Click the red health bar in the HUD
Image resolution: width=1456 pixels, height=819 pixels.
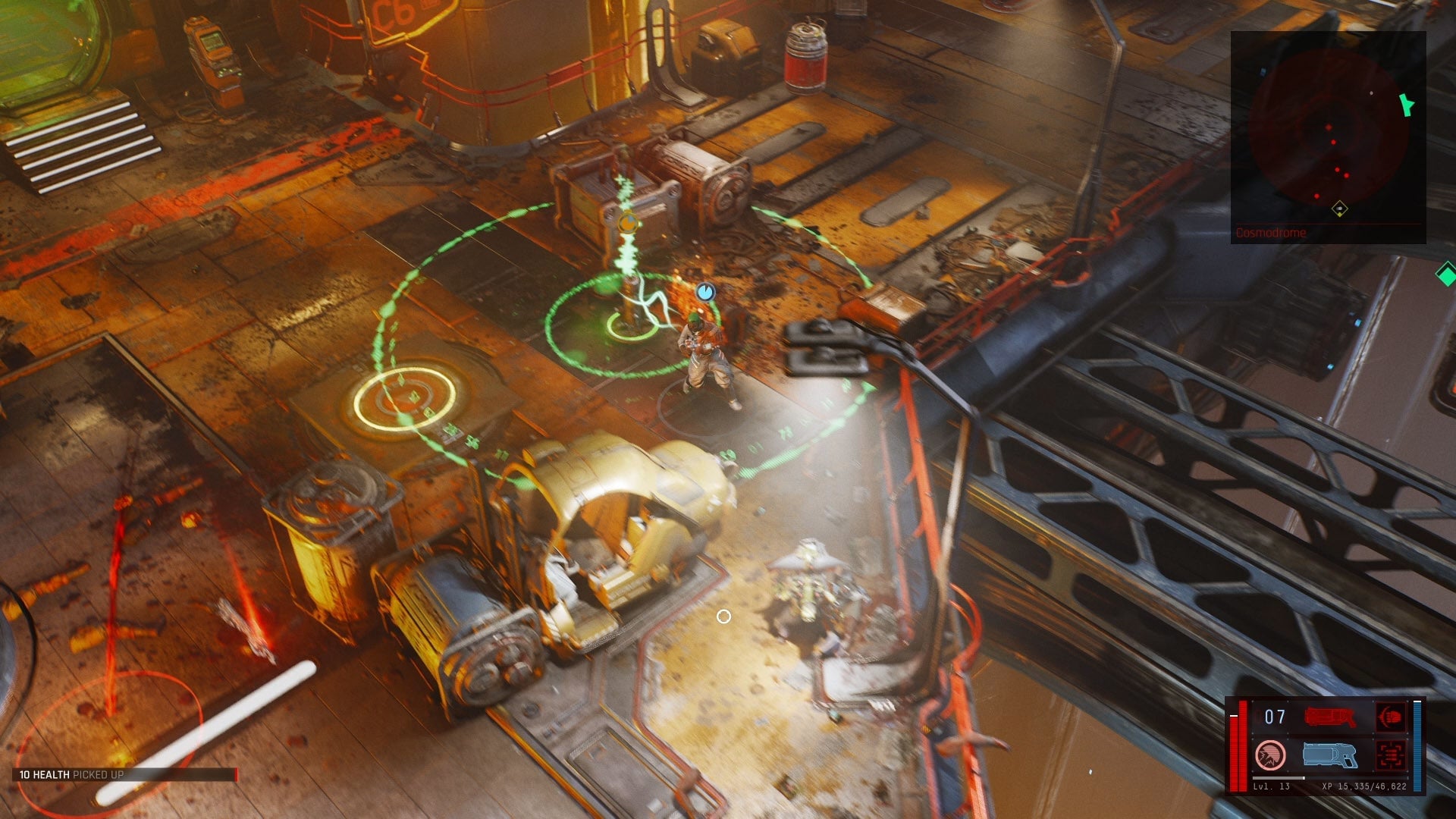pyautogui.click(x=1244, y=745)
